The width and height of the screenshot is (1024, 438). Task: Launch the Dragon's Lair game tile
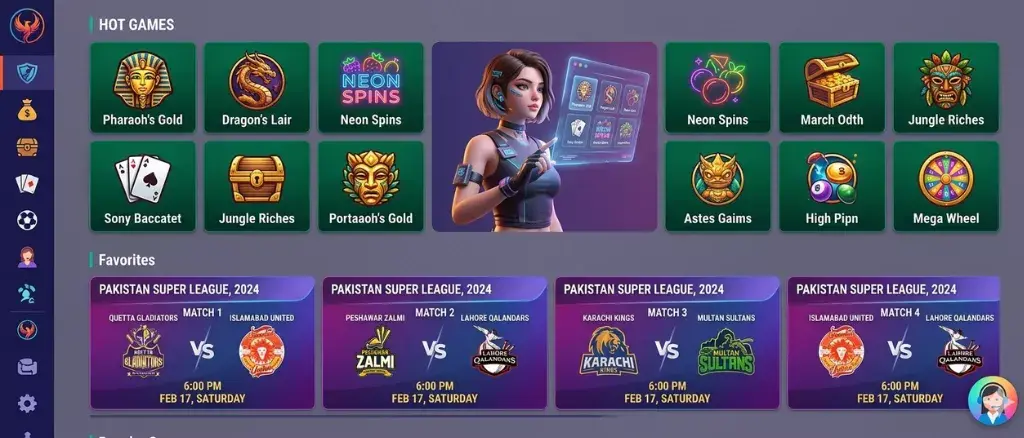tap(257, 88)
